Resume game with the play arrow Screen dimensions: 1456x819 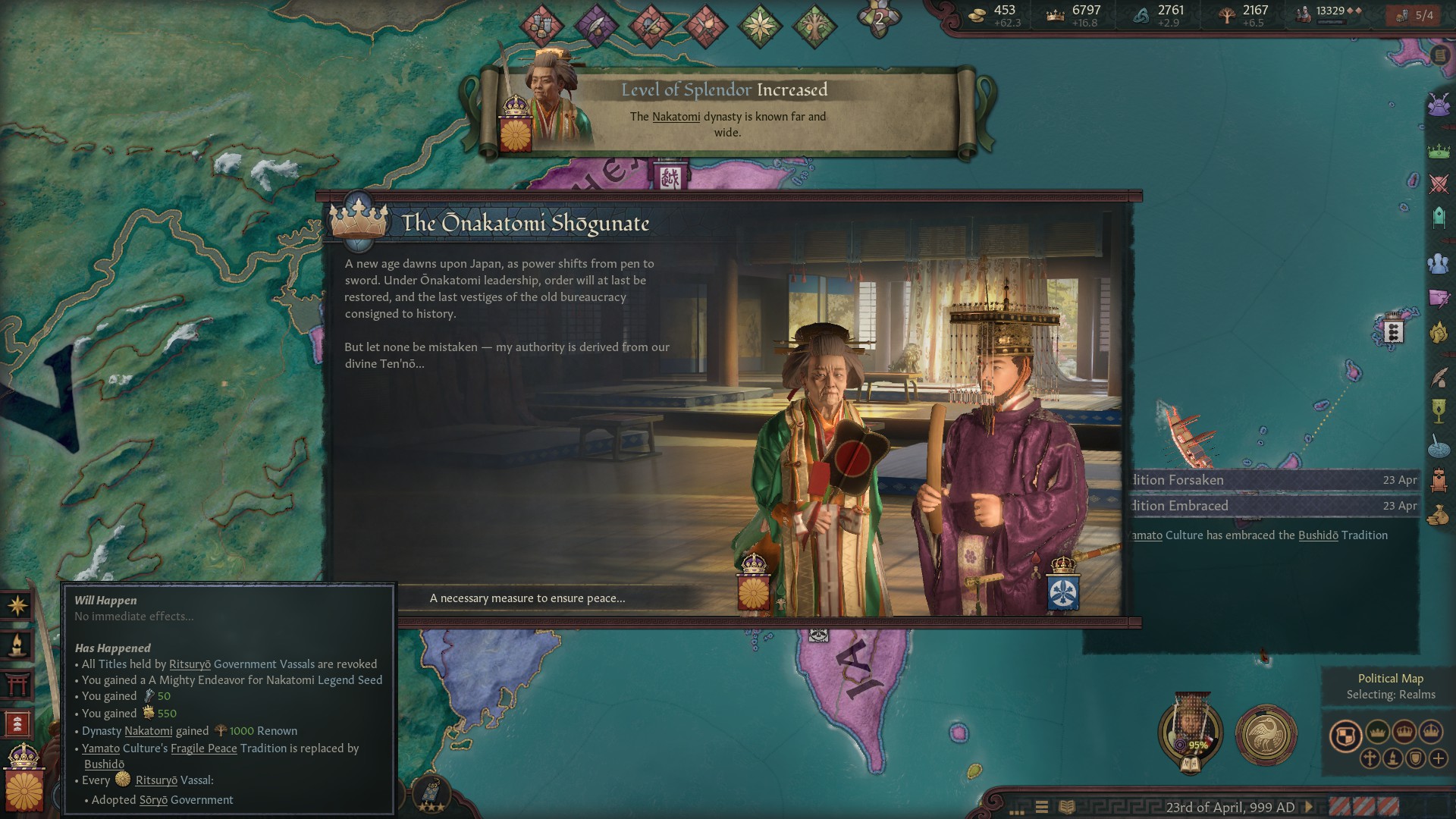click(x=1308, y=807)
